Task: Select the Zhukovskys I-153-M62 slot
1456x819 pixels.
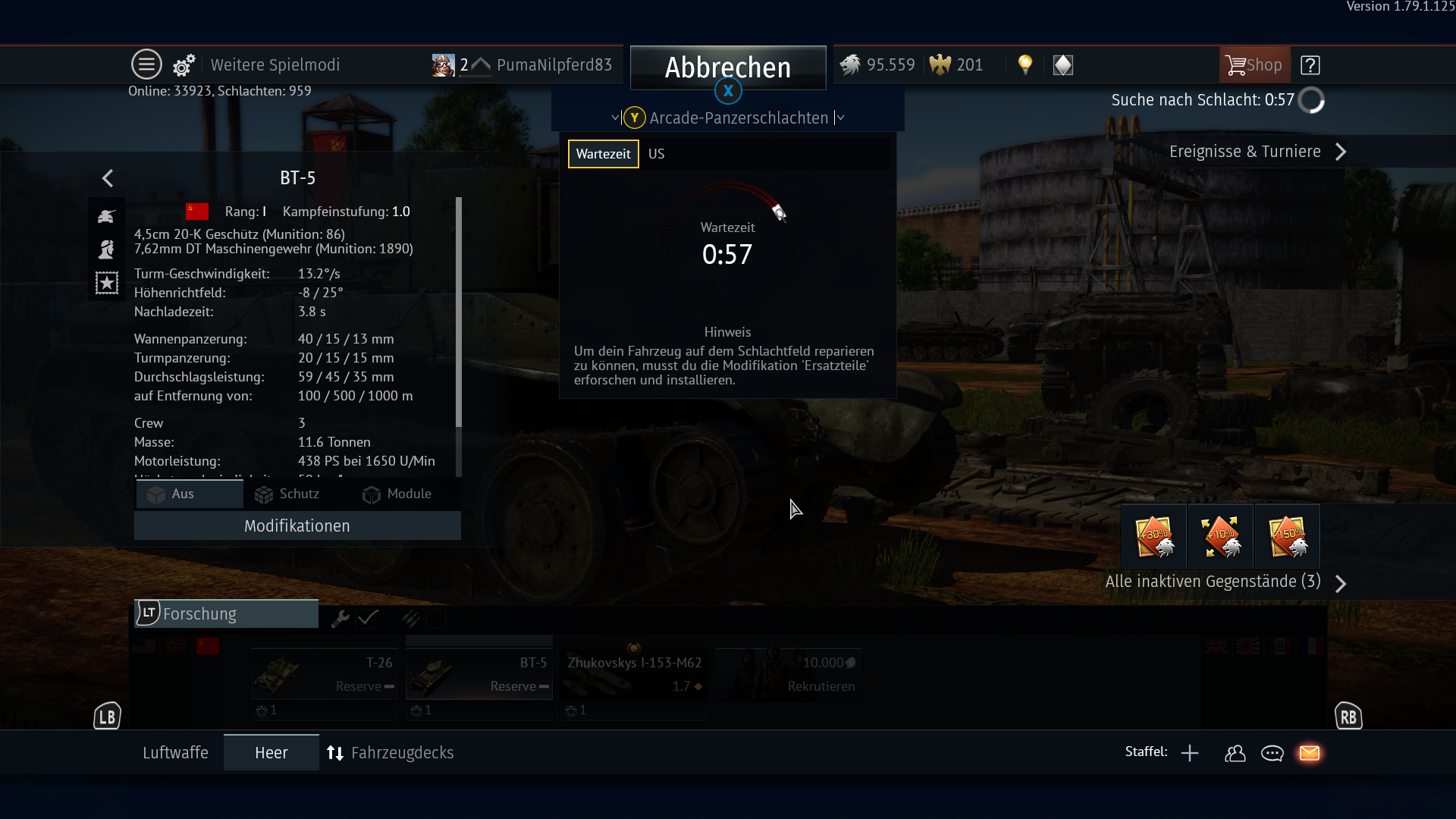Action: coord(634,674)
